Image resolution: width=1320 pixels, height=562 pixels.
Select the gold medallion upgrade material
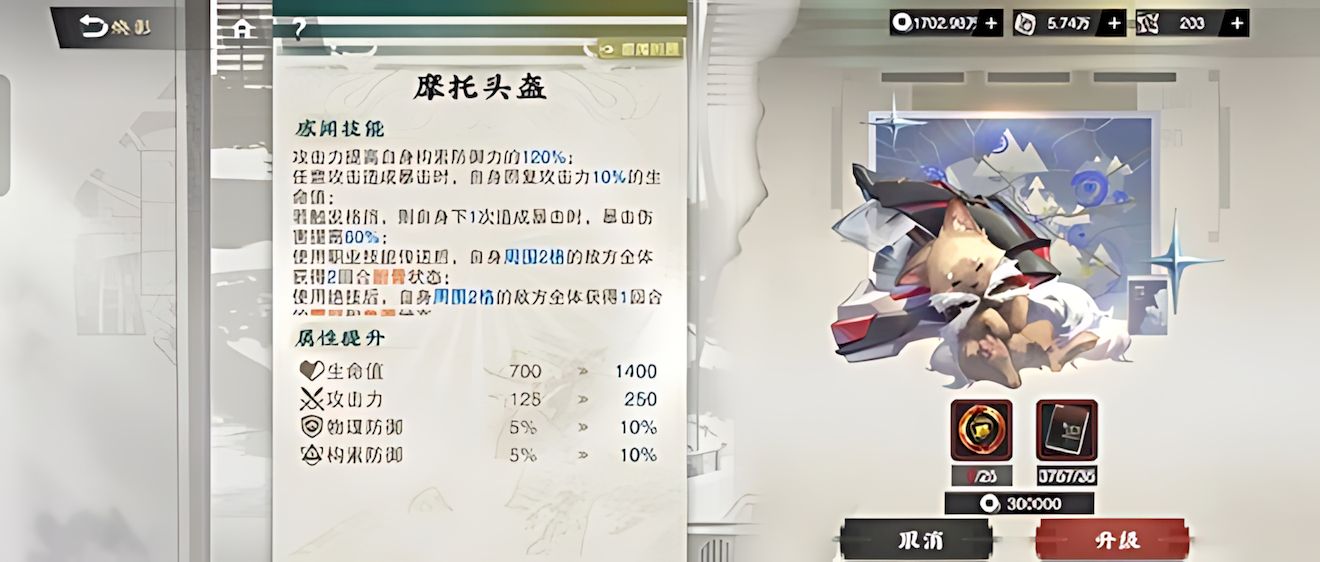pyautogui.click(x=981, y=430)
